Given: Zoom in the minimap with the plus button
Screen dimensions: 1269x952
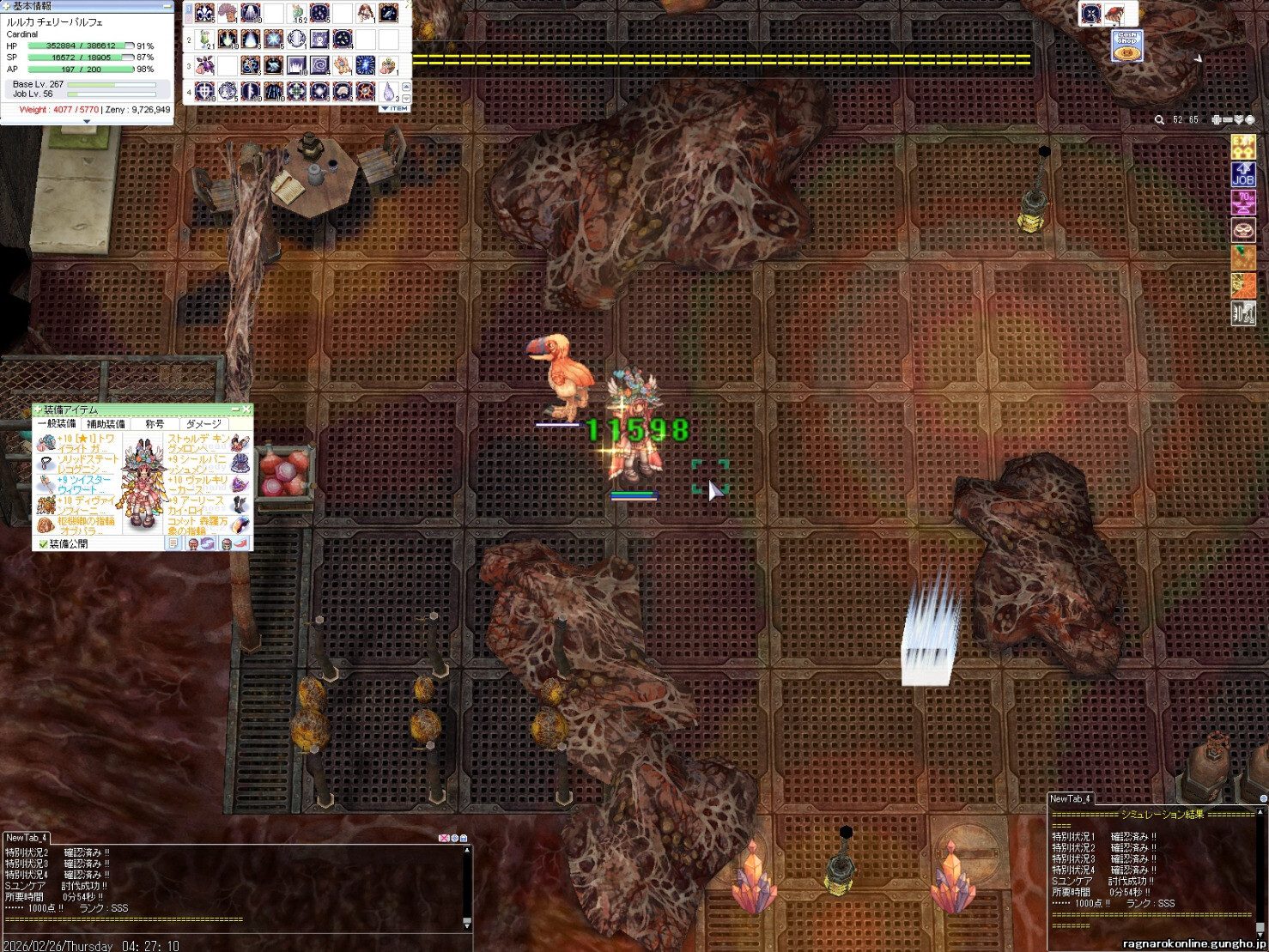Looking at the screenshot, I should [1216, 120].
